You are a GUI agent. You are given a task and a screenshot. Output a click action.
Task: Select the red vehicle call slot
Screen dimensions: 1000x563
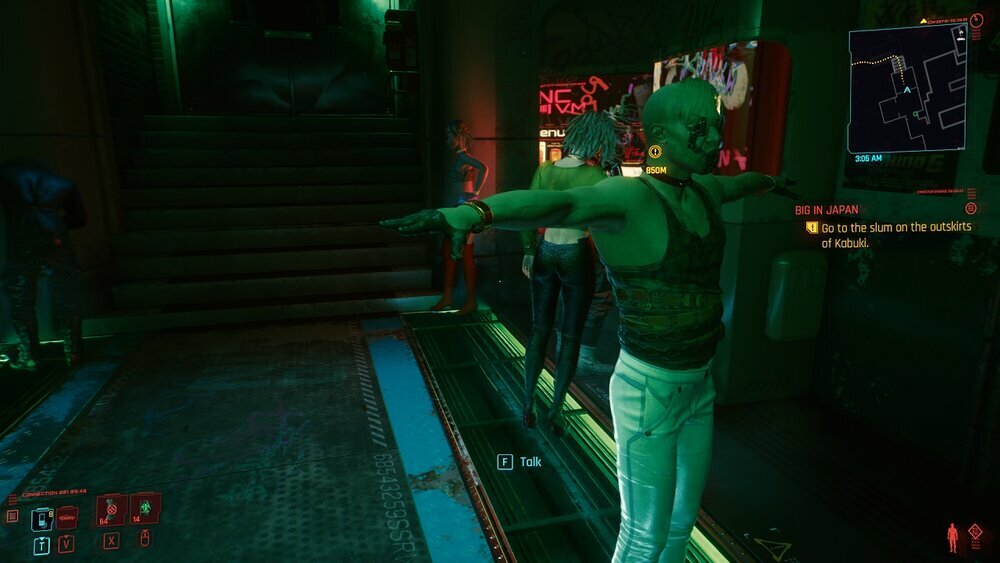[67, 517]
